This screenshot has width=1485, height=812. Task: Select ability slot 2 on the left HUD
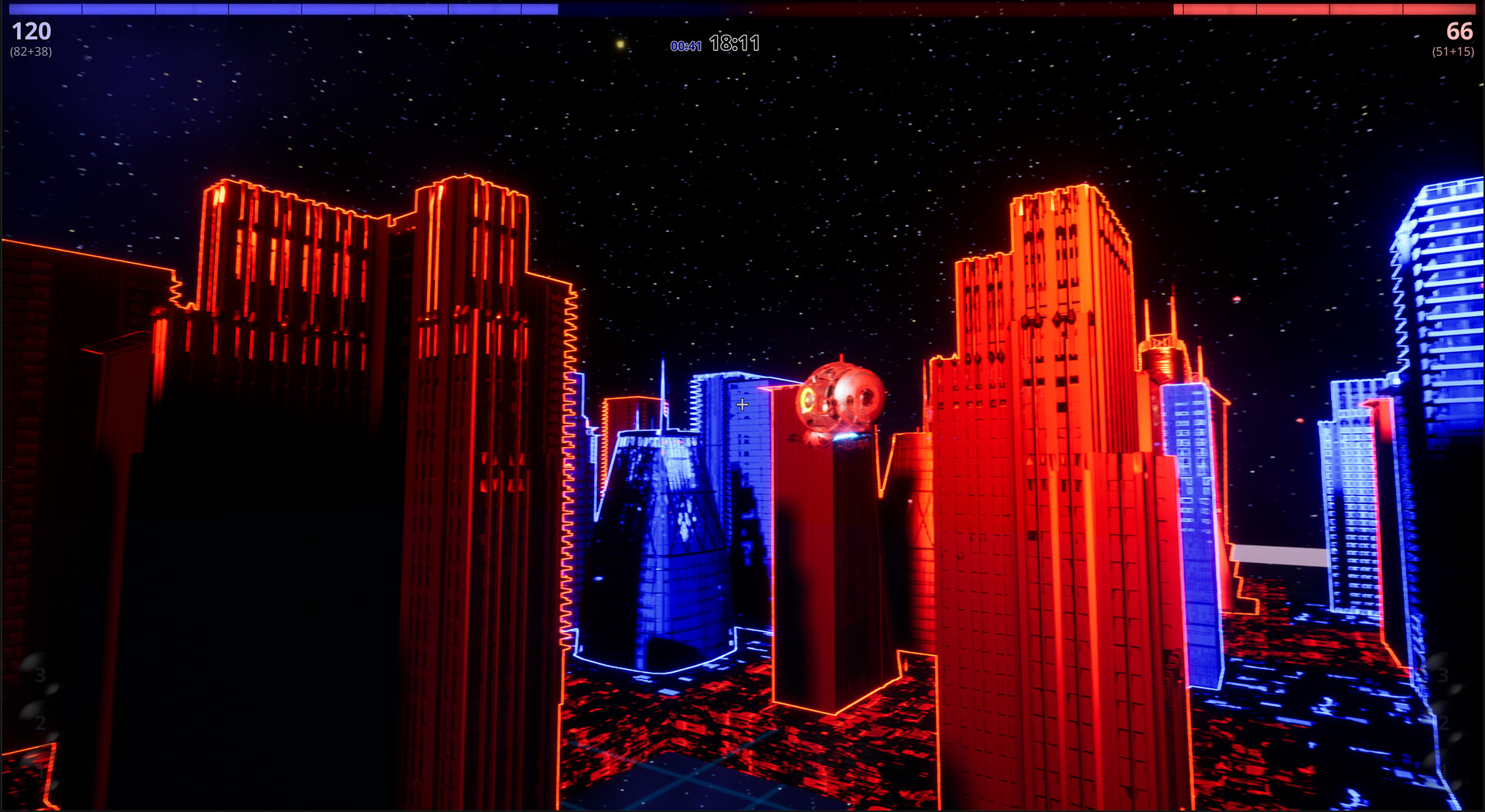click(41, 722)
